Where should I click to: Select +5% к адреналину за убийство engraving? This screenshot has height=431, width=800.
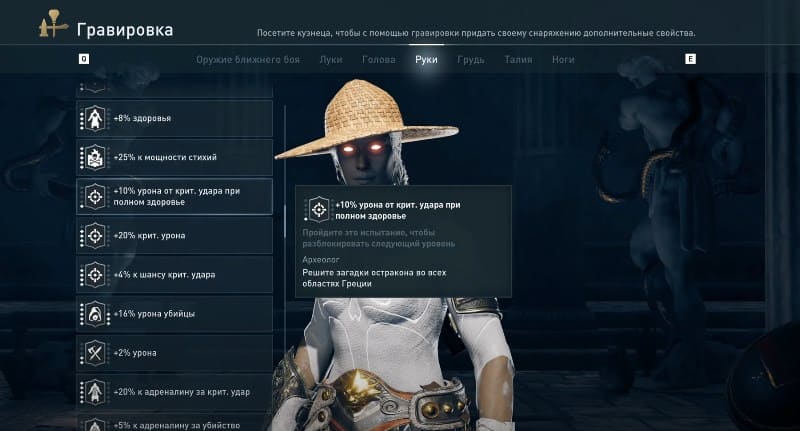point(175,423)
